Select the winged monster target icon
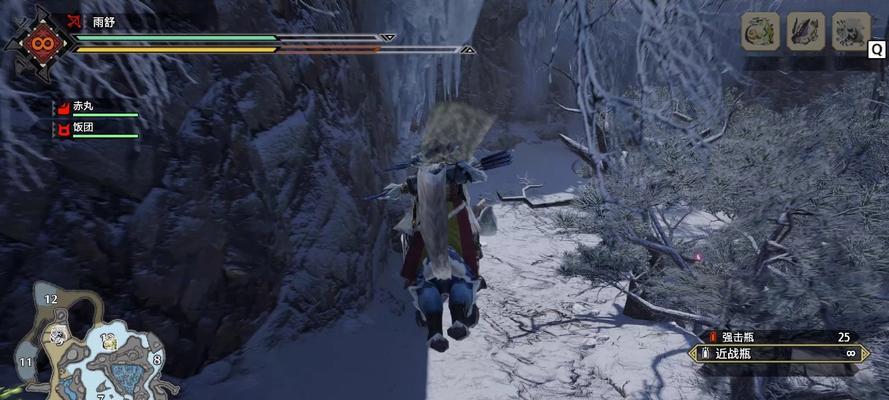889x400 pixels. pyautogui.click(x=805, y=31)
